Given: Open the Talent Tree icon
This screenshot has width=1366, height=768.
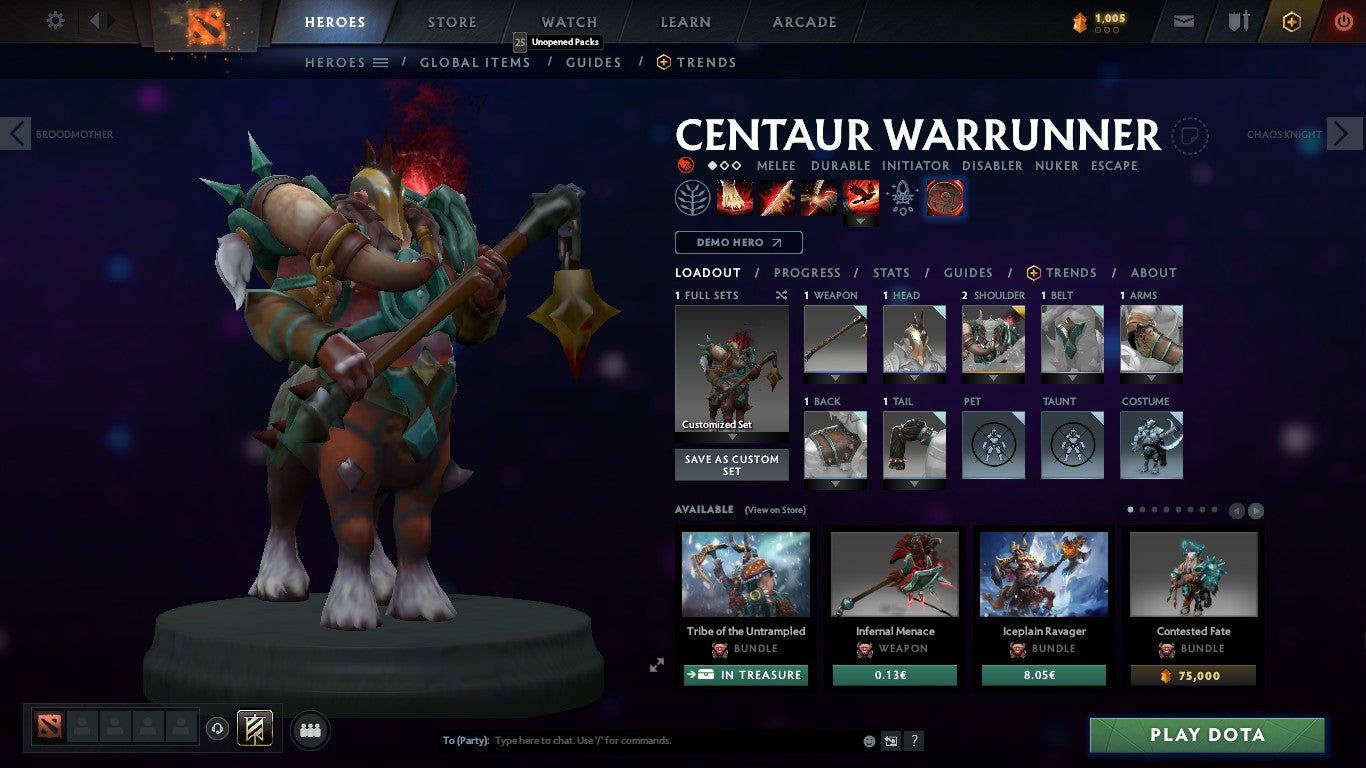Looking at the screenshot, I should point(690,197).
